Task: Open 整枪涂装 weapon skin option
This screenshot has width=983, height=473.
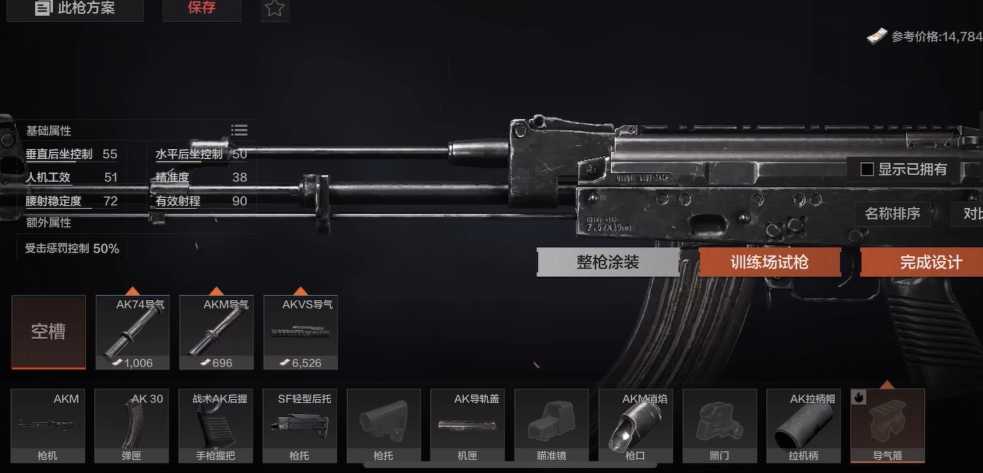Action: pos(607,263)
